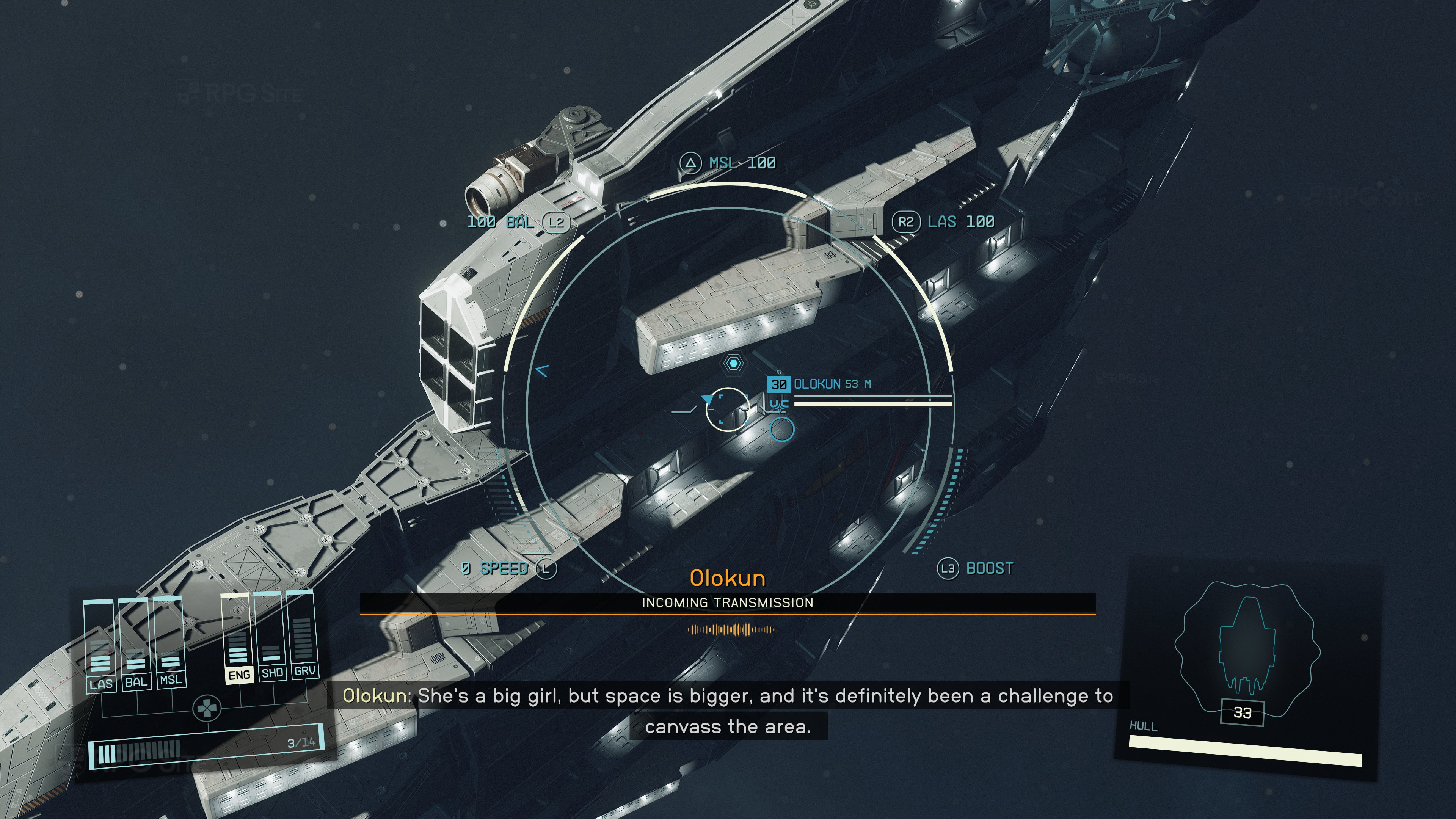Screen dimensions: 1456x819
Task: Click the Incoming Transmission banner
Action: tap(728, 602)
